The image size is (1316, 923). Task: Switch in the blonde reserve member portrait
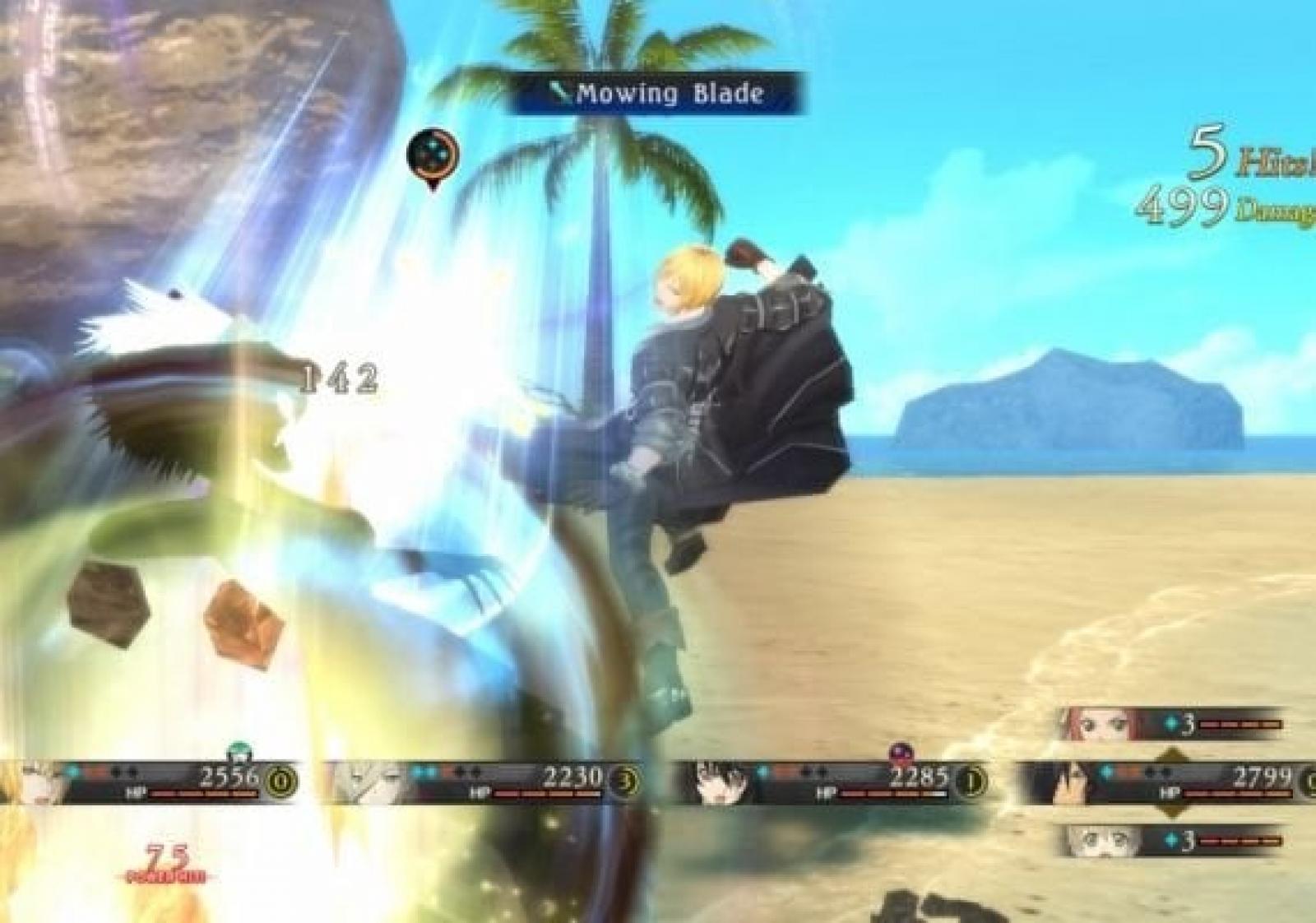[x=1170, y=841]
